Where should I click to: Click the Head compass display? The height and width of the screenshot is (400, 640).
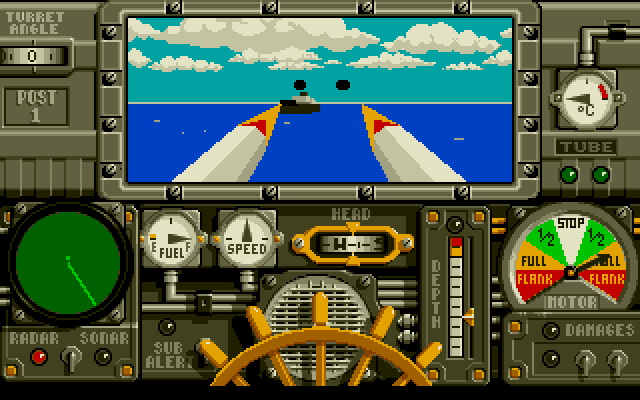coord(348,241)
